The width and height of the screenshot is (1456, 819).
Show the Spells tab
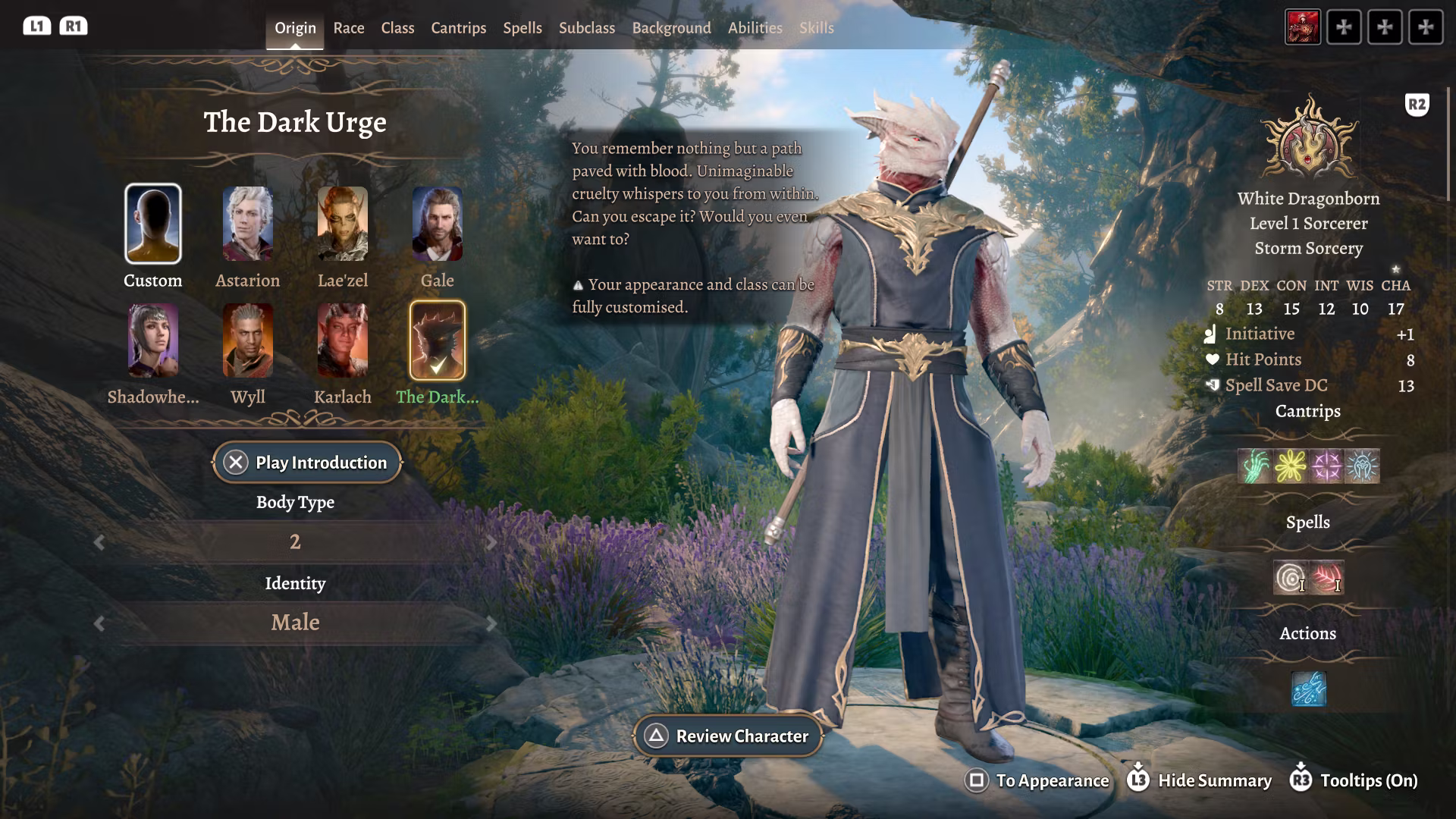tap(522, 28)
